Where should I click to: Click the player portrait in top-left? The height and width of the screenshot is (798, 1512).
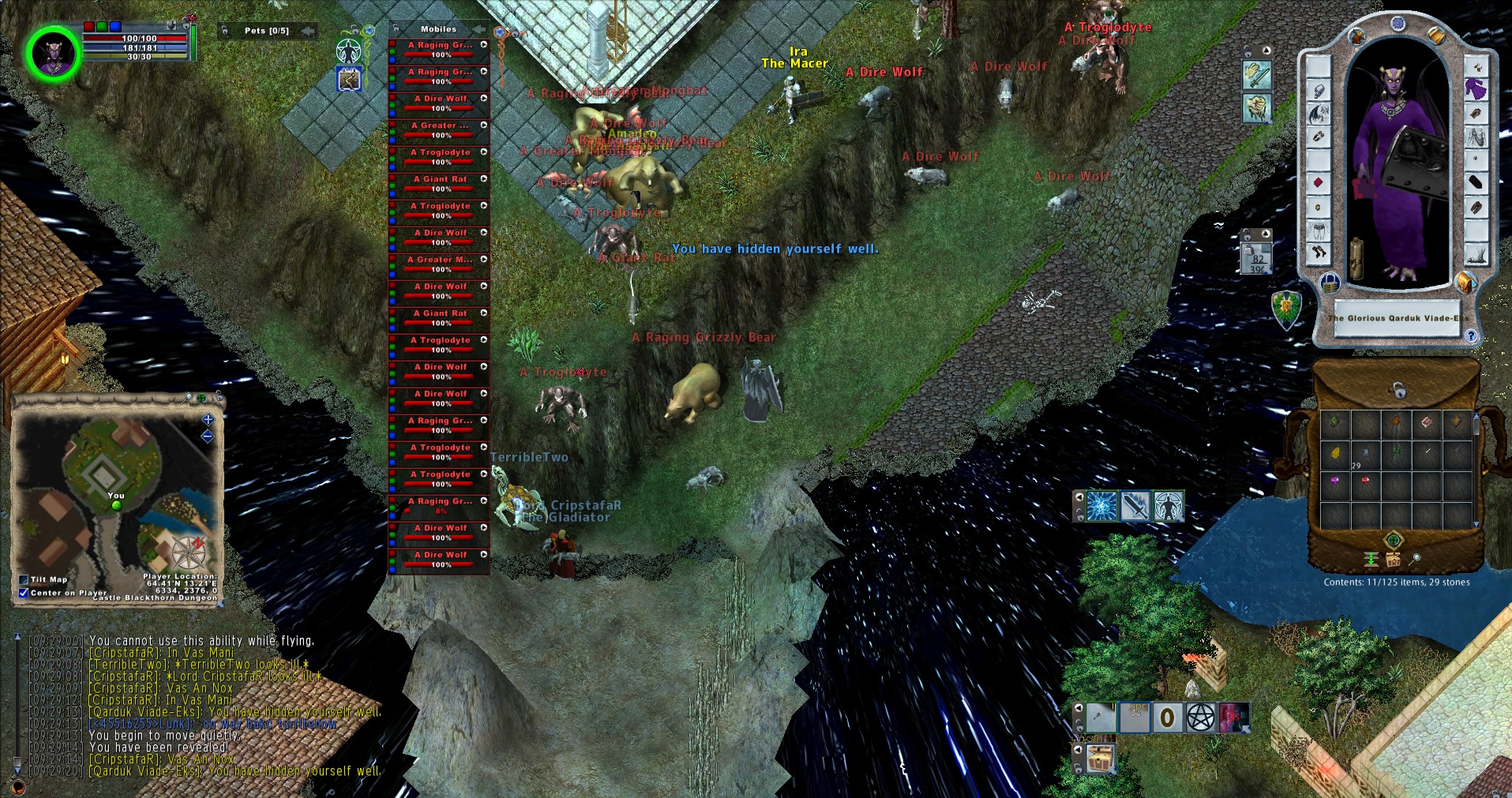coord(54,54)
